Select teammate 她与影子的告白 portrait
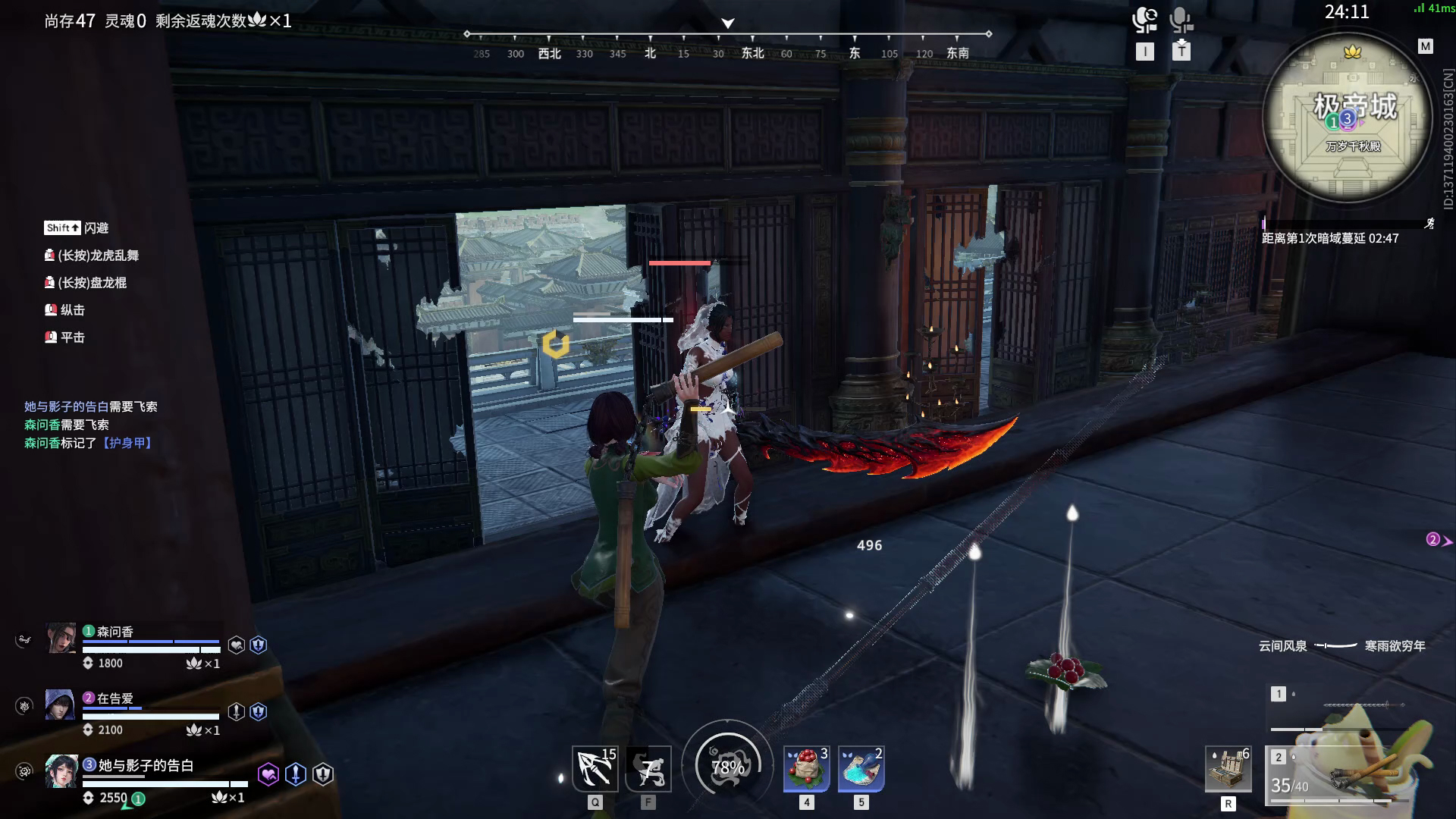 click(x=61, y=771)
